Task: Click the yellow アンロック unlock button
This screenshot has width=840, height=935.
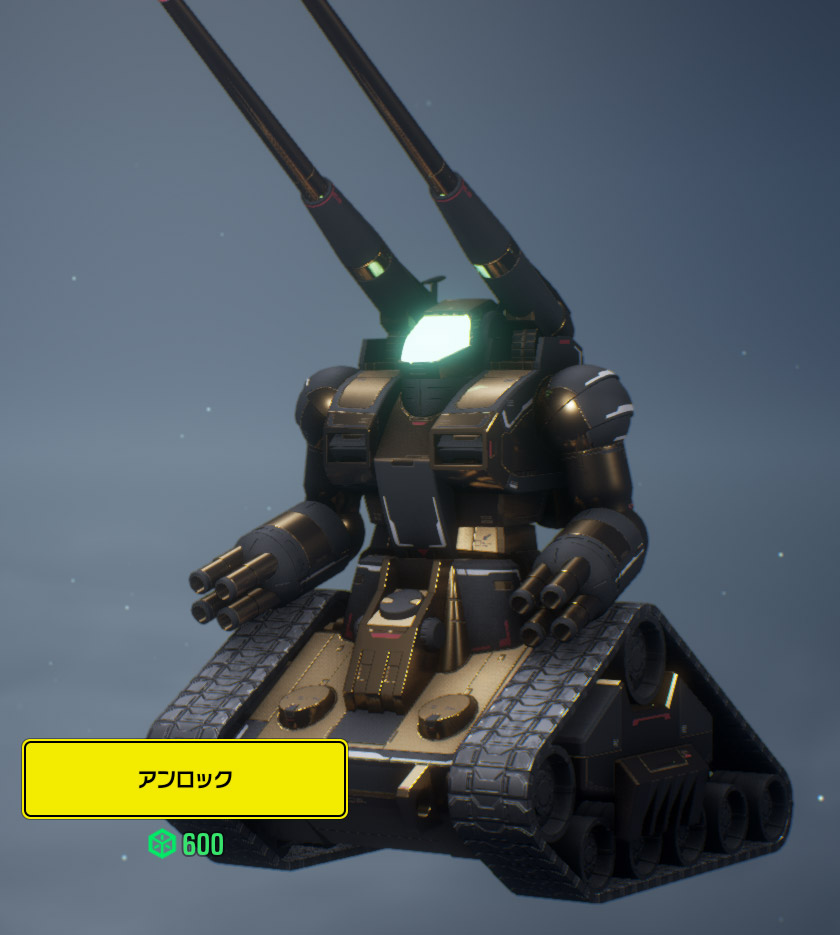Action: pyautogui.click(x=185, y=779)
